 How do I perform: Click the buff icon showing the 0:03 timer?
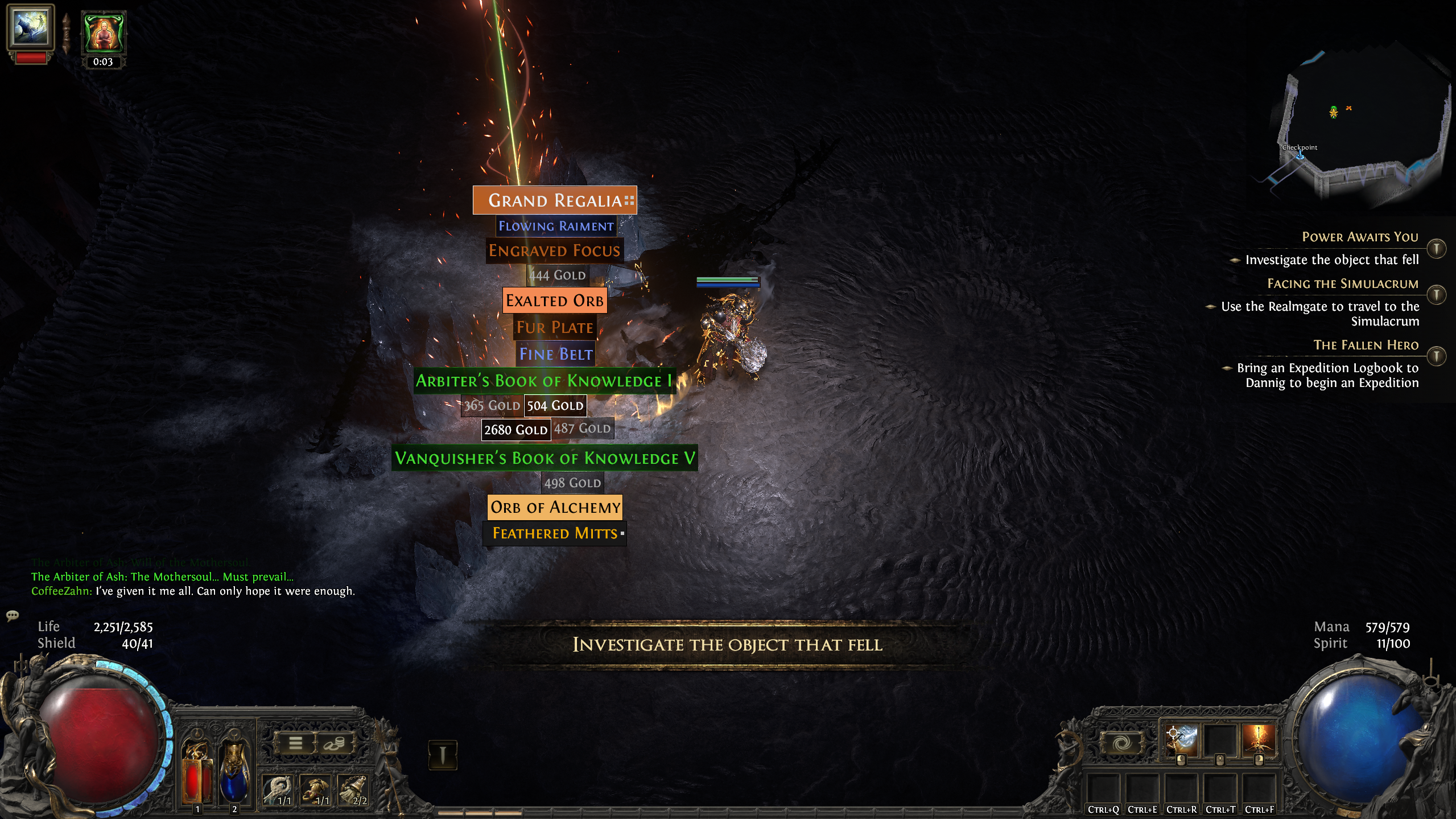(103, 33)
